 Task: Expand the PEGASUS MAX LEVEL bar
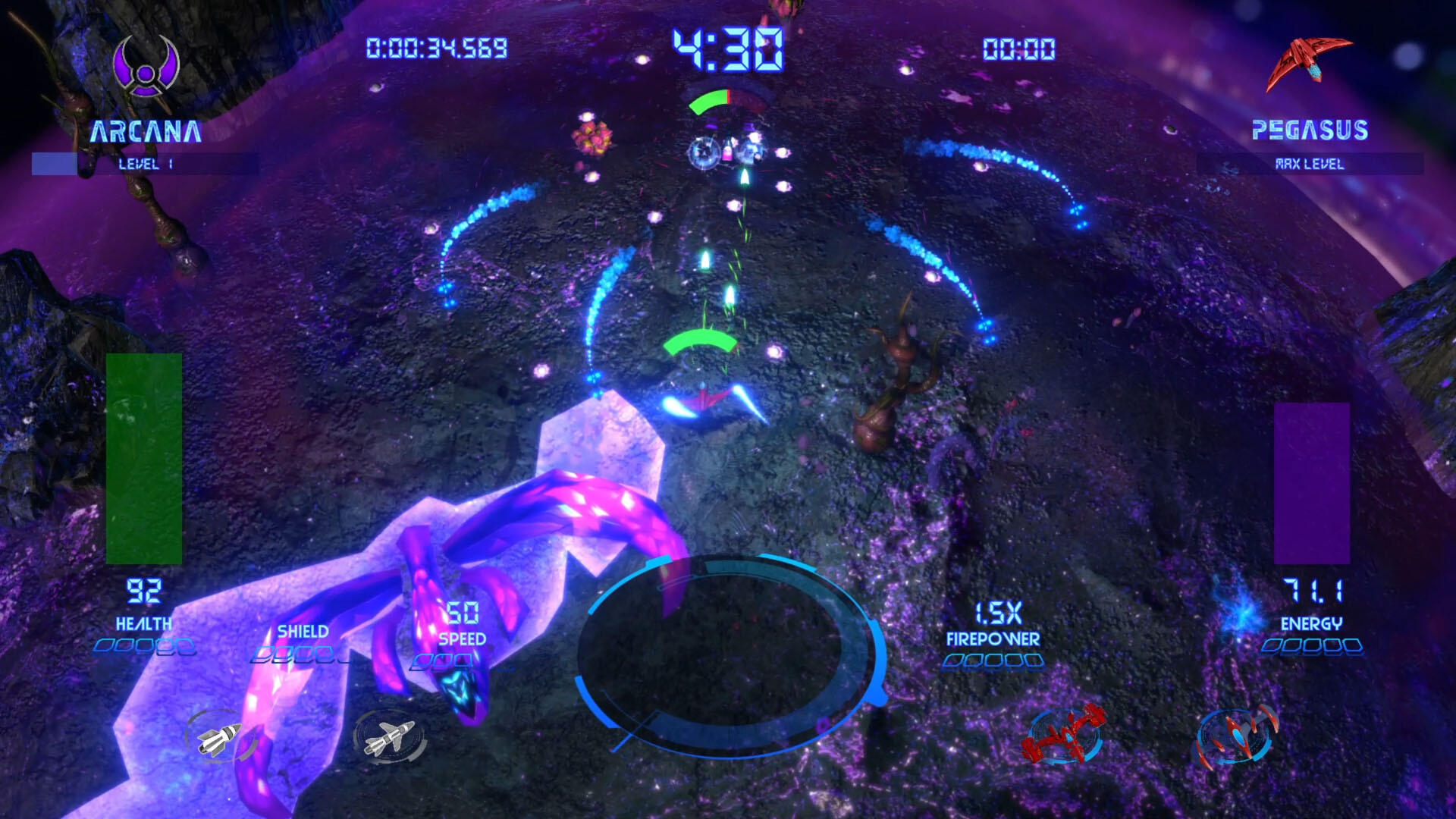(1313, 162)
